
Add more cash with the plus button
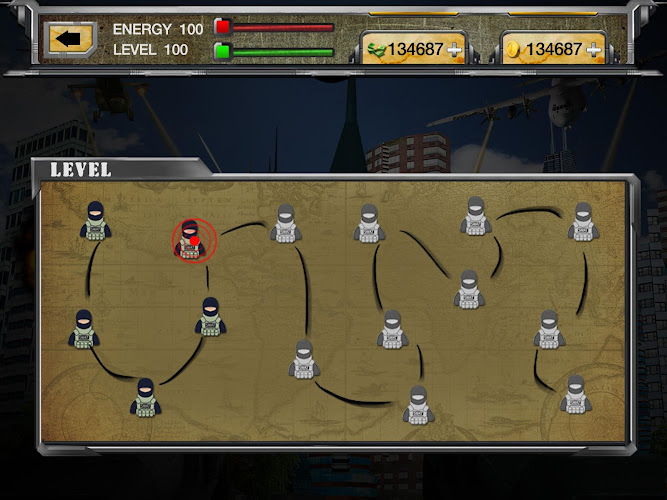pos(454,50)
